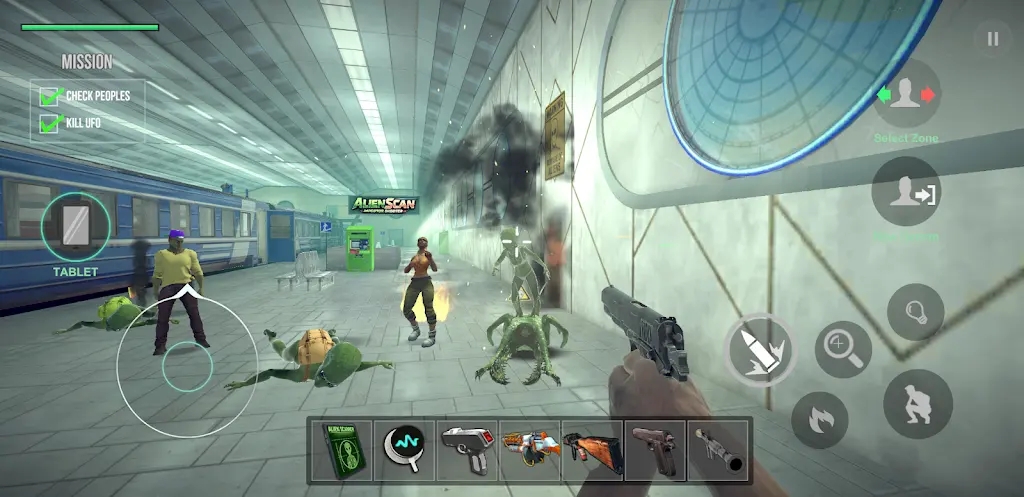The width and height of the screenshot is (1024, 497).
Task: Touch the movement joystick thumb circle
Action: click(187, 365)
